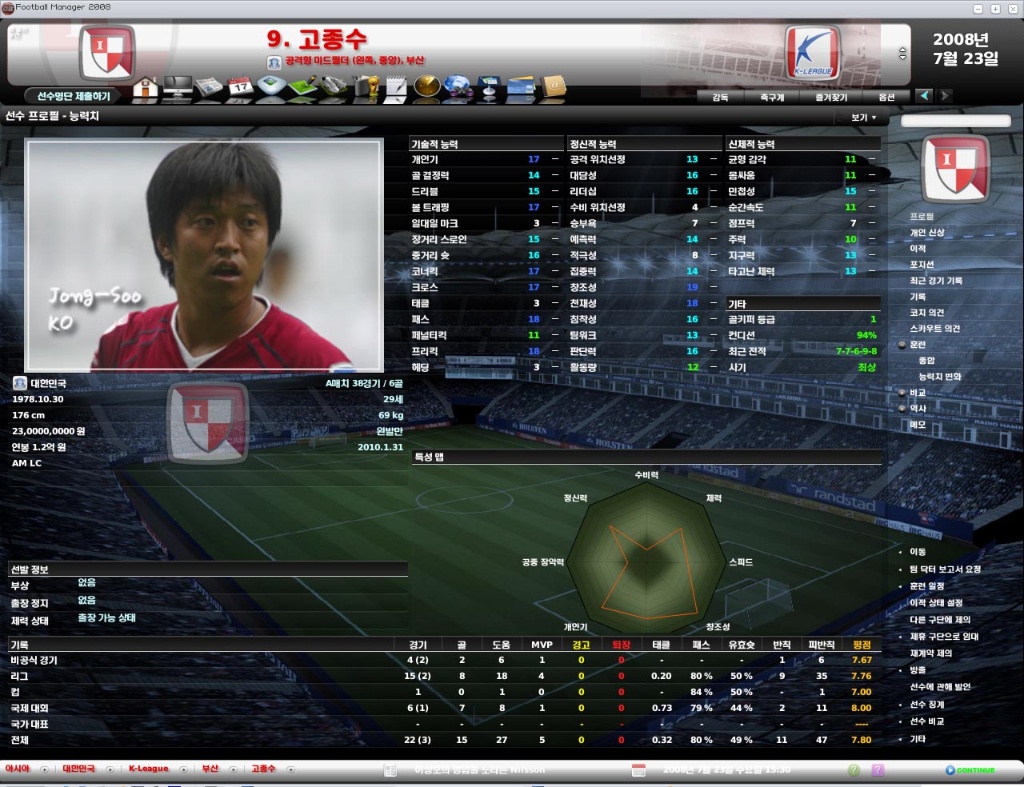Go to the home icon in toolbar
1024x787 pixels.
pyautogui.click(x=145, y=88)
